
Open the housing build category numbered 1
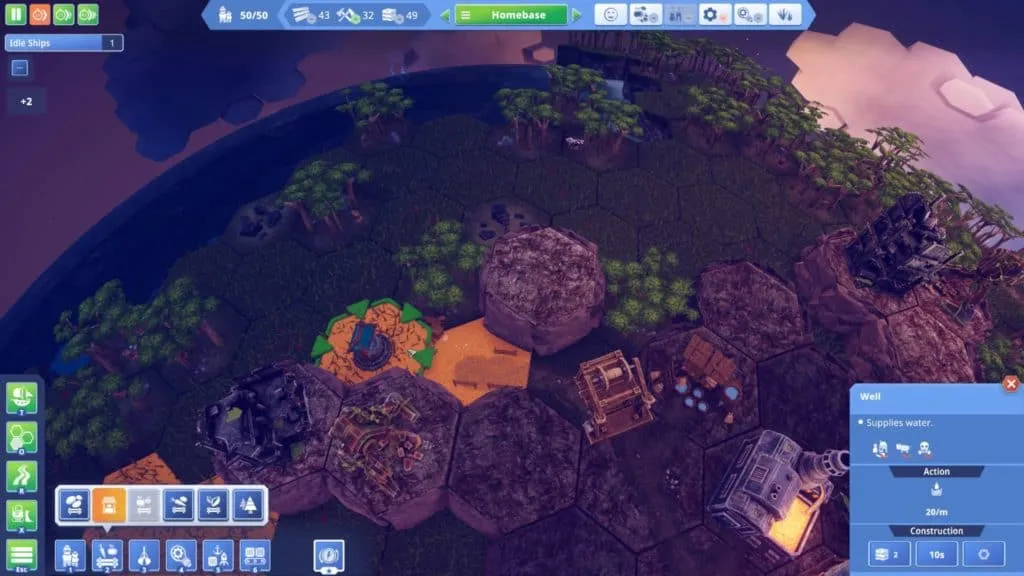pos(71,555)
